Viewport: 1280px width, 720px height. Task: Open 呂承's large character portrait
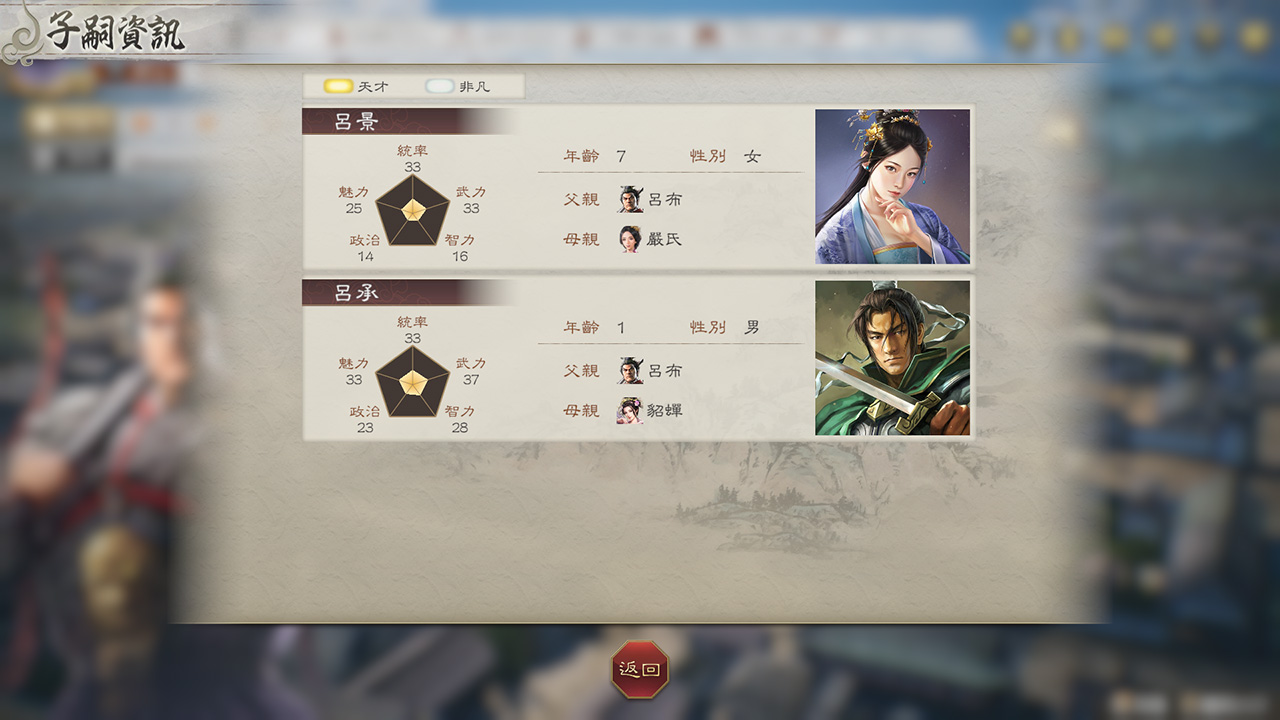(x=893, y=356)
